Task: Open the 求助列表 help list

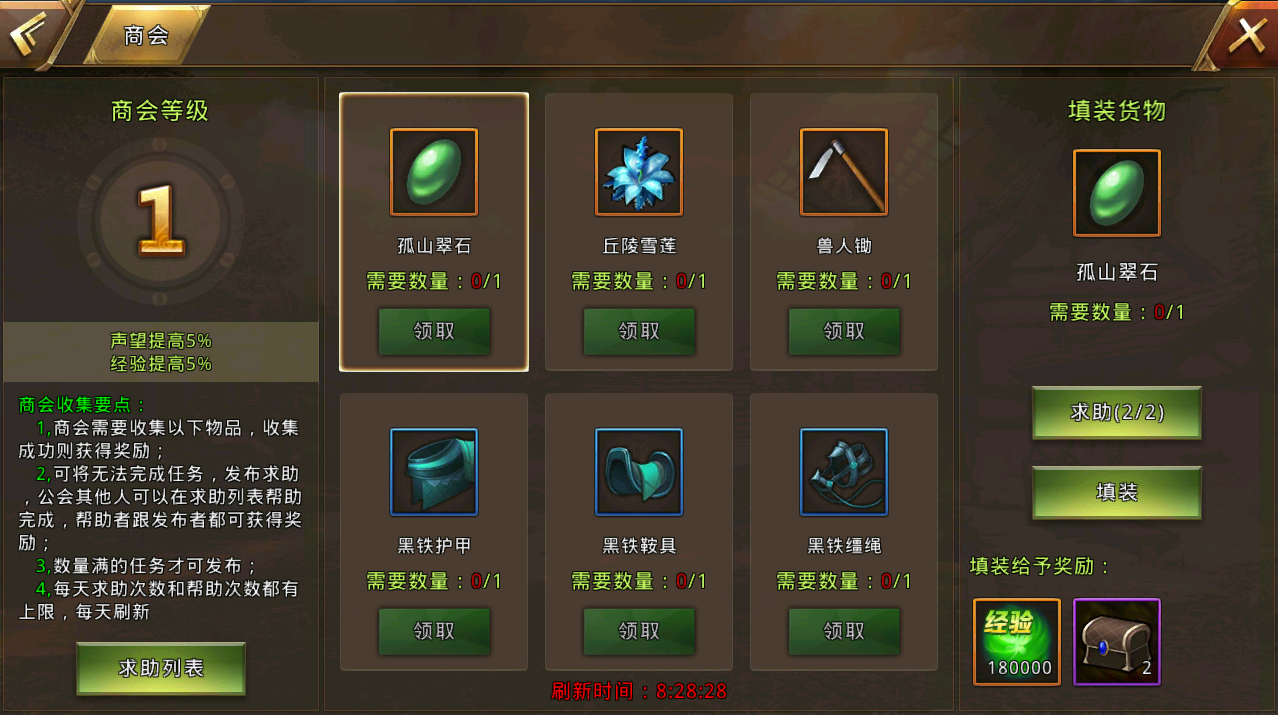Action: (x=161, y=668)
